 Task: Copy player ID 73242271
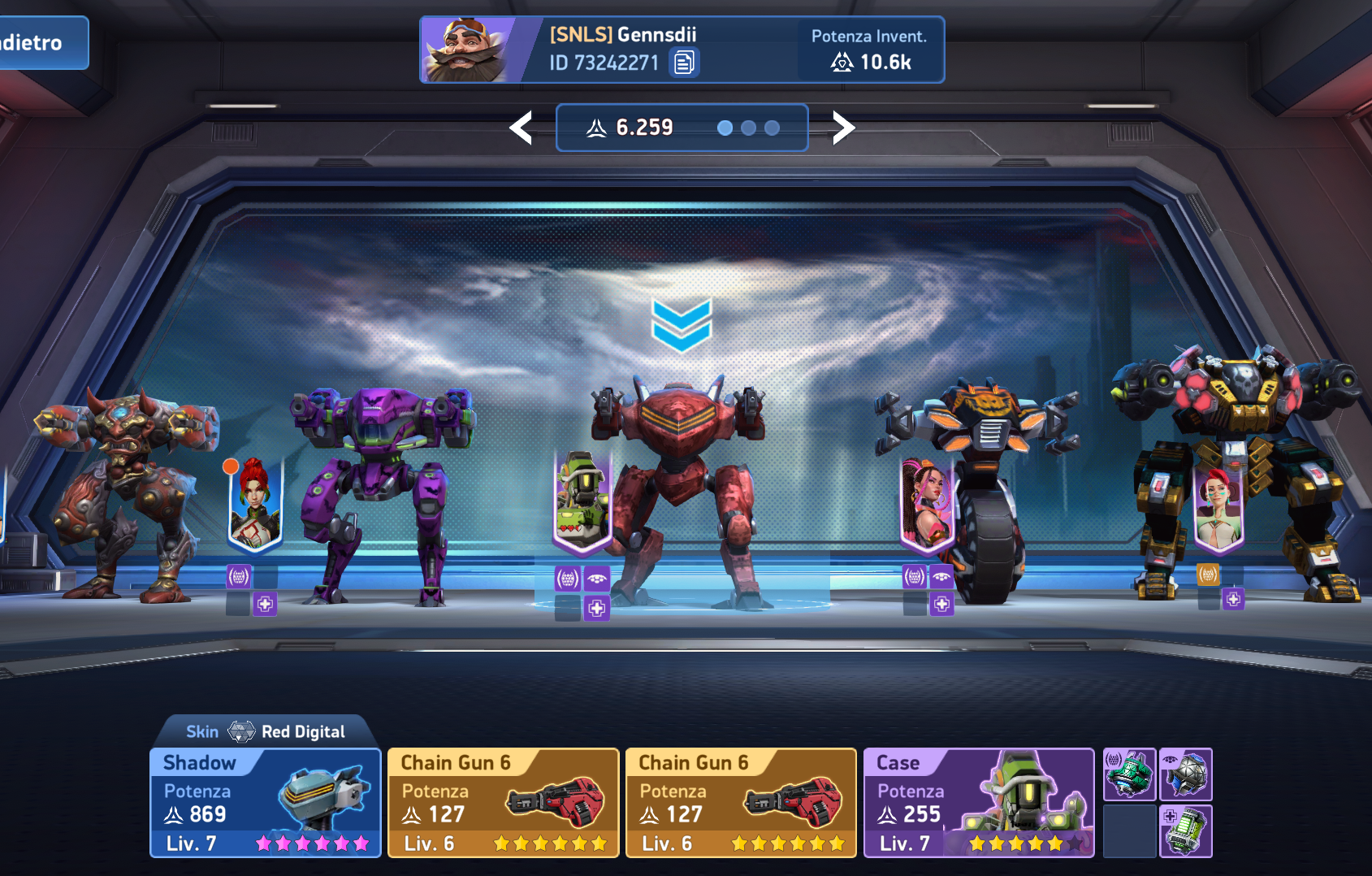[684, 63]
